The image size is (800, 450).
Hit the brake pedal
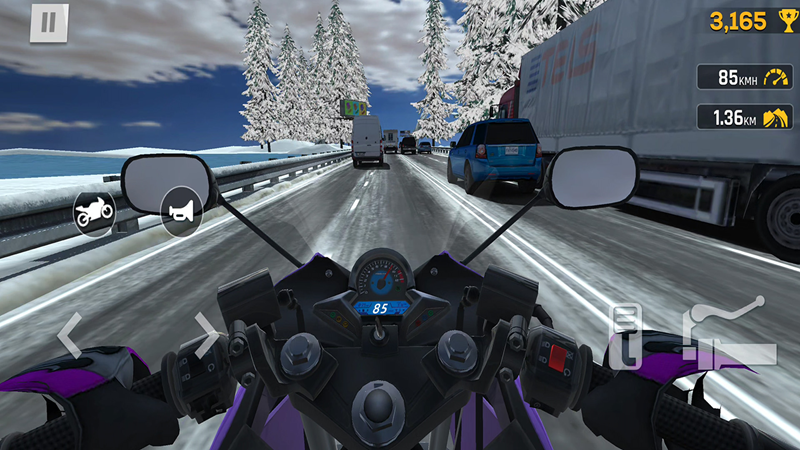626,337
